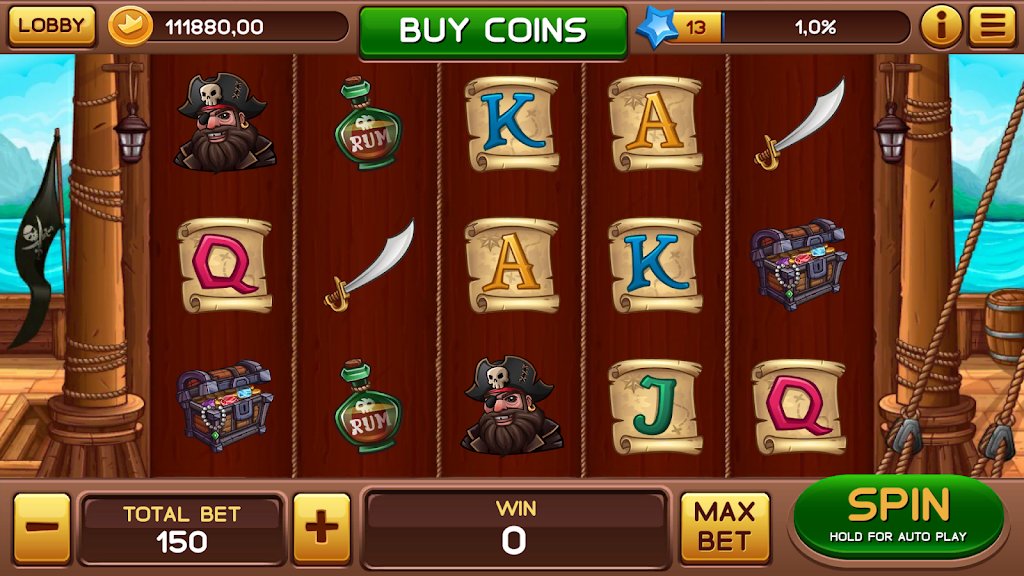Click the gold coin balance icon
Image resolution: width=1024 pixels, height=576 pixels.
[x=130, y=27]
